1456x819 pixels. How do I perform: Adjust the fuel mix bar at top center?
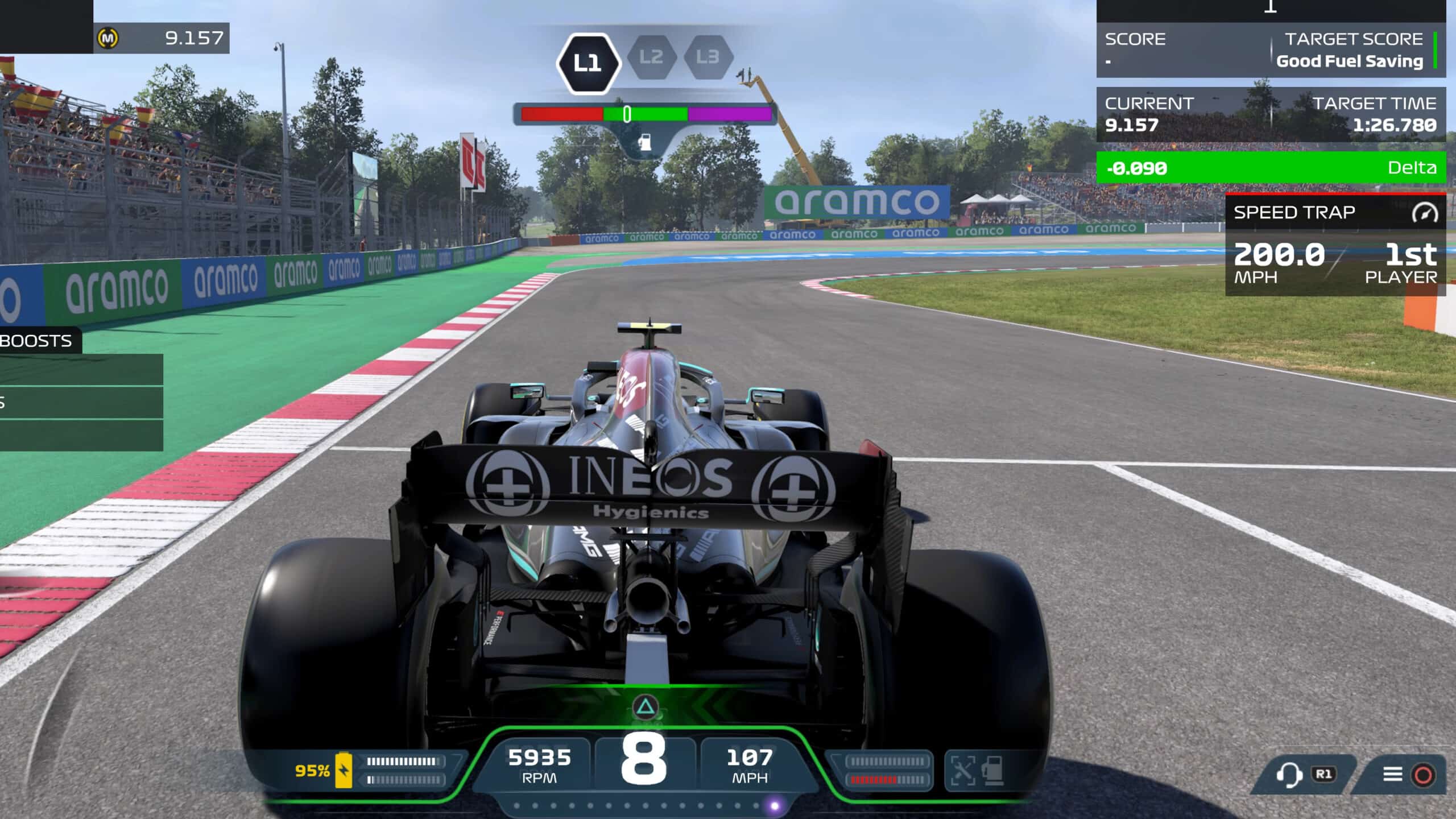[646, 113]
